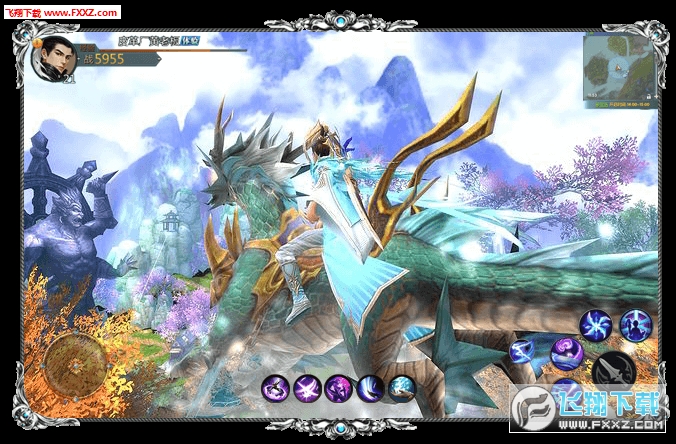The height and width of the screenshot is (444, 676).
Task: Use the cyan icy wing skill
Action: coord(402,388)
